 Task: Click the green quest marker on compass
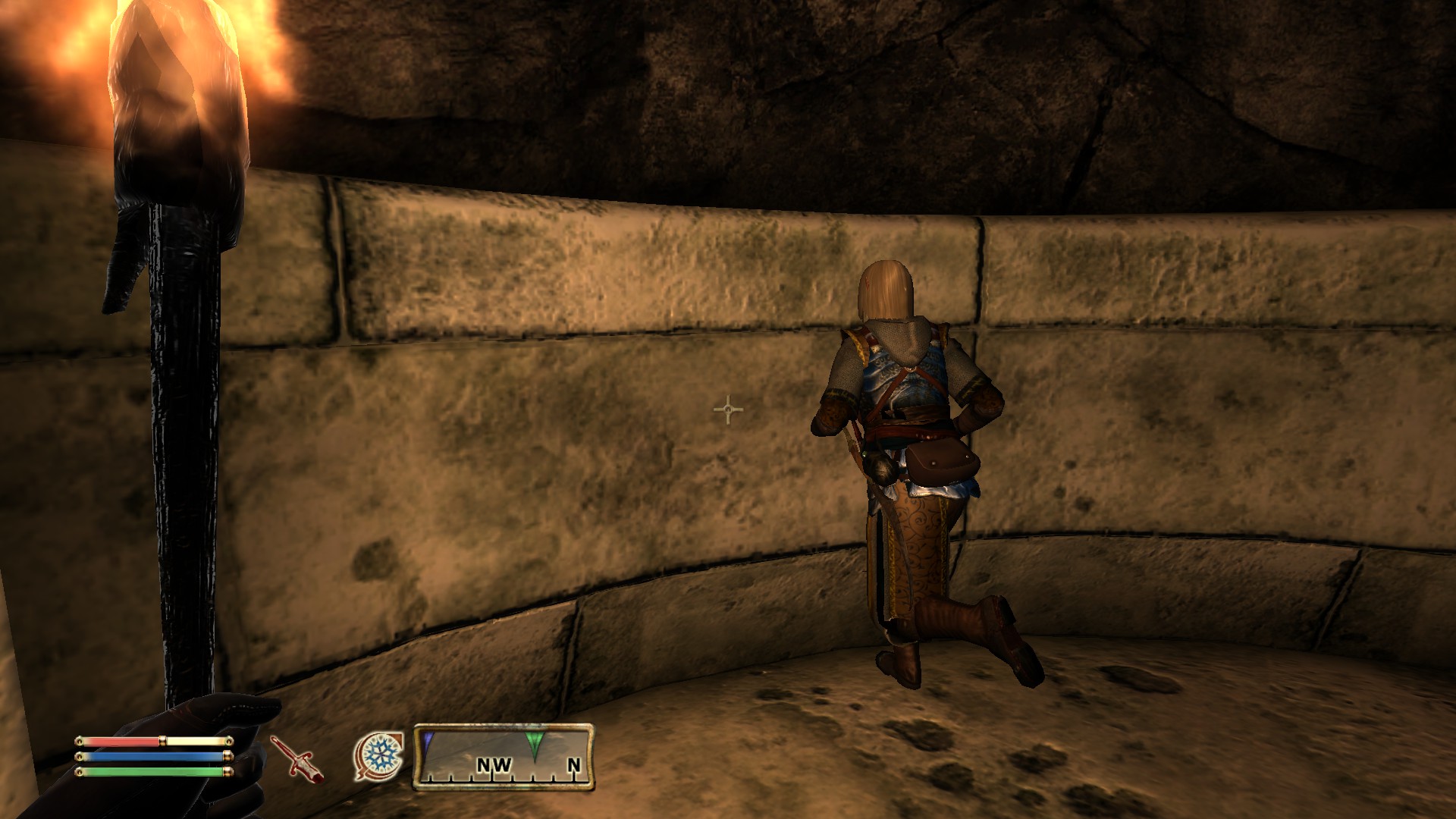[x=535, y=741]
